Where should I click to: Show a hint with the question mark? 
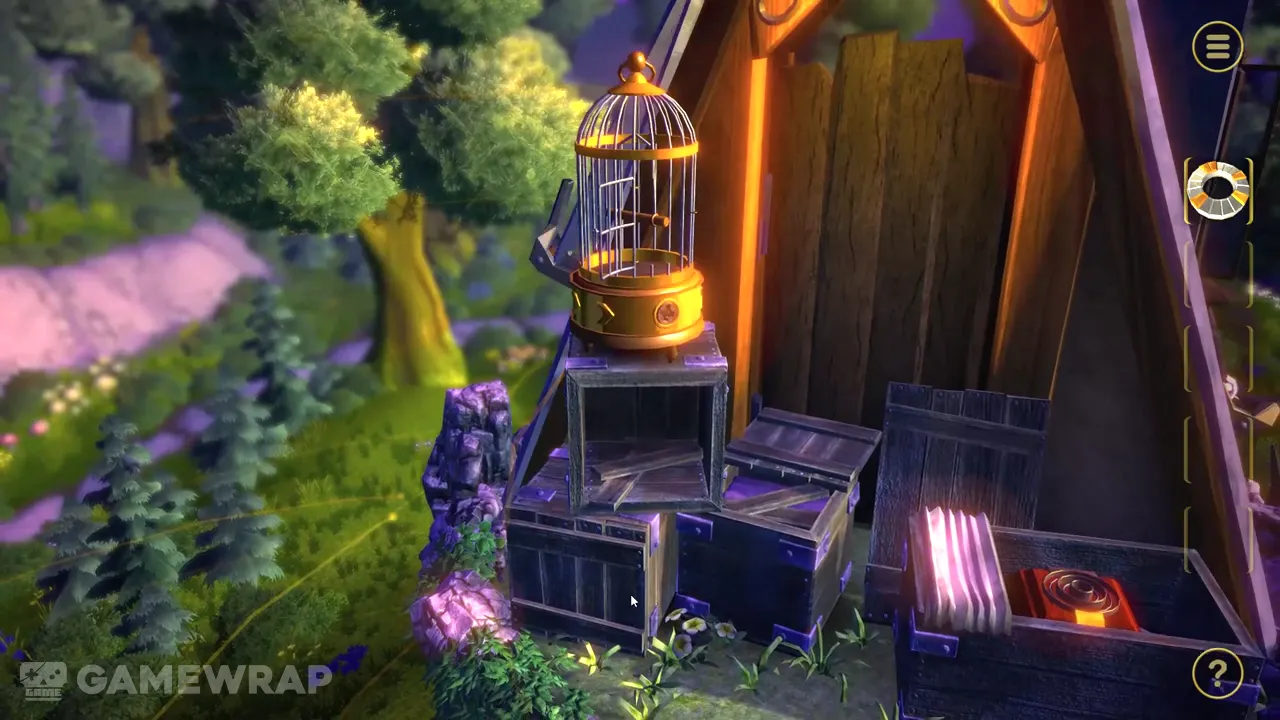tap(1217, 675)
